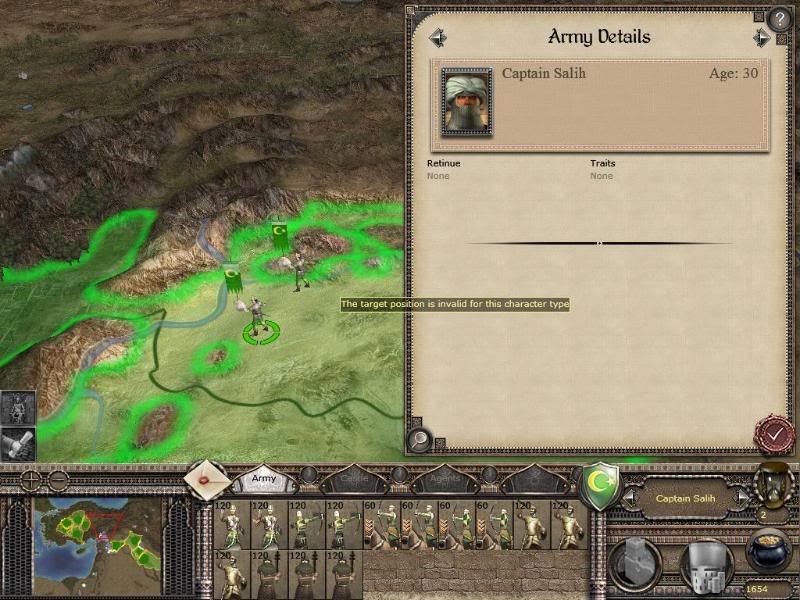
Task: Switch to the Army tab
Action: [x=264, y=479]
